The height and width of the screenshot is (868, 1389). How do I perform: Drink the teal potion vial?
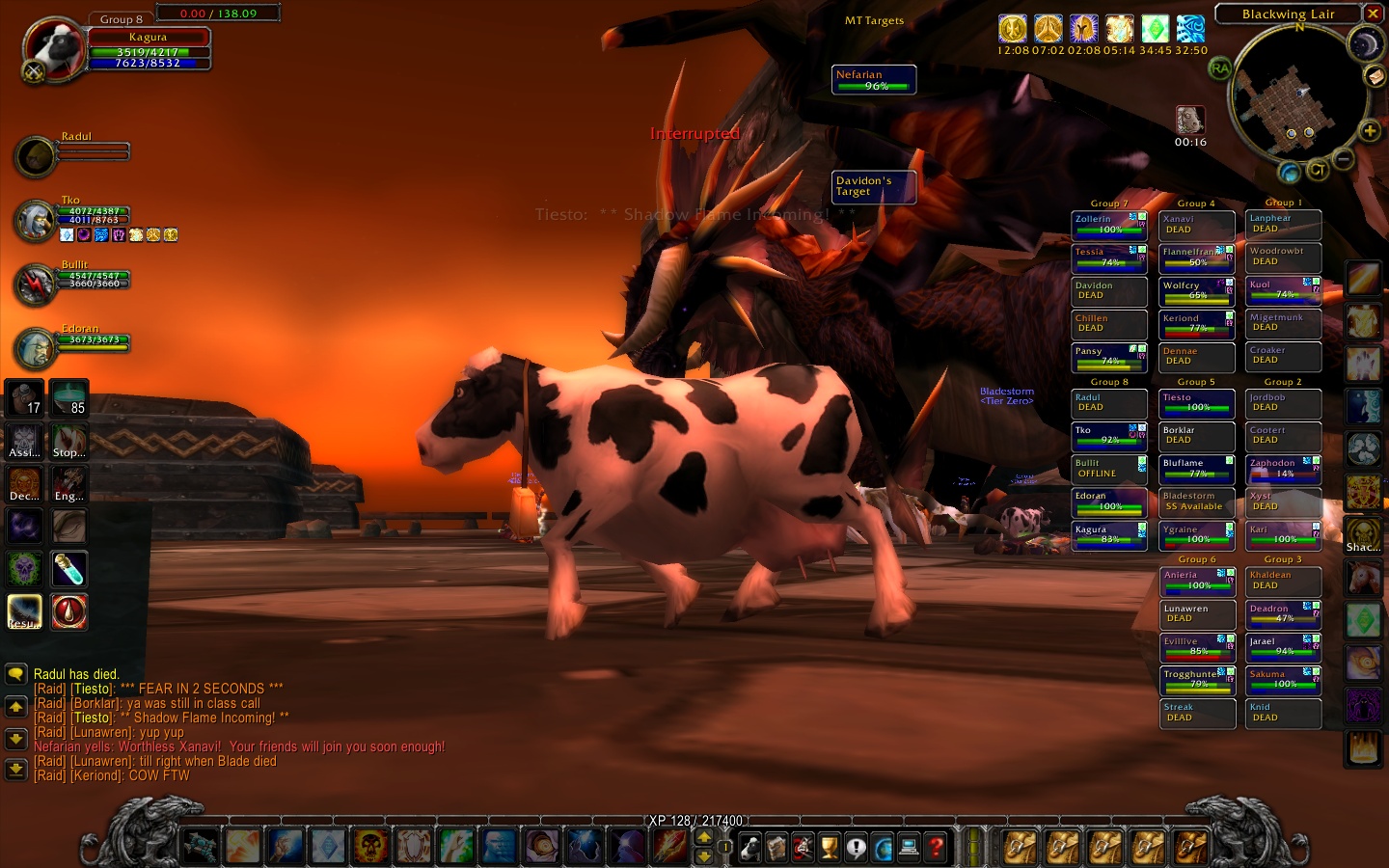(69, 569)
